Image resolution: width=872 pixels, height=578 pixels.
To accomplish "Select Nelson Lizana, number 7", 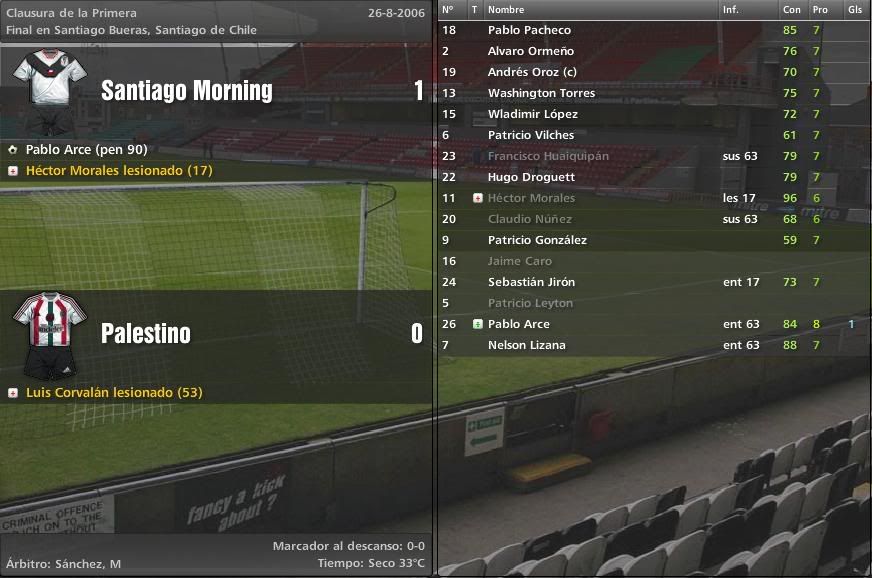I will tap(526, 345).
